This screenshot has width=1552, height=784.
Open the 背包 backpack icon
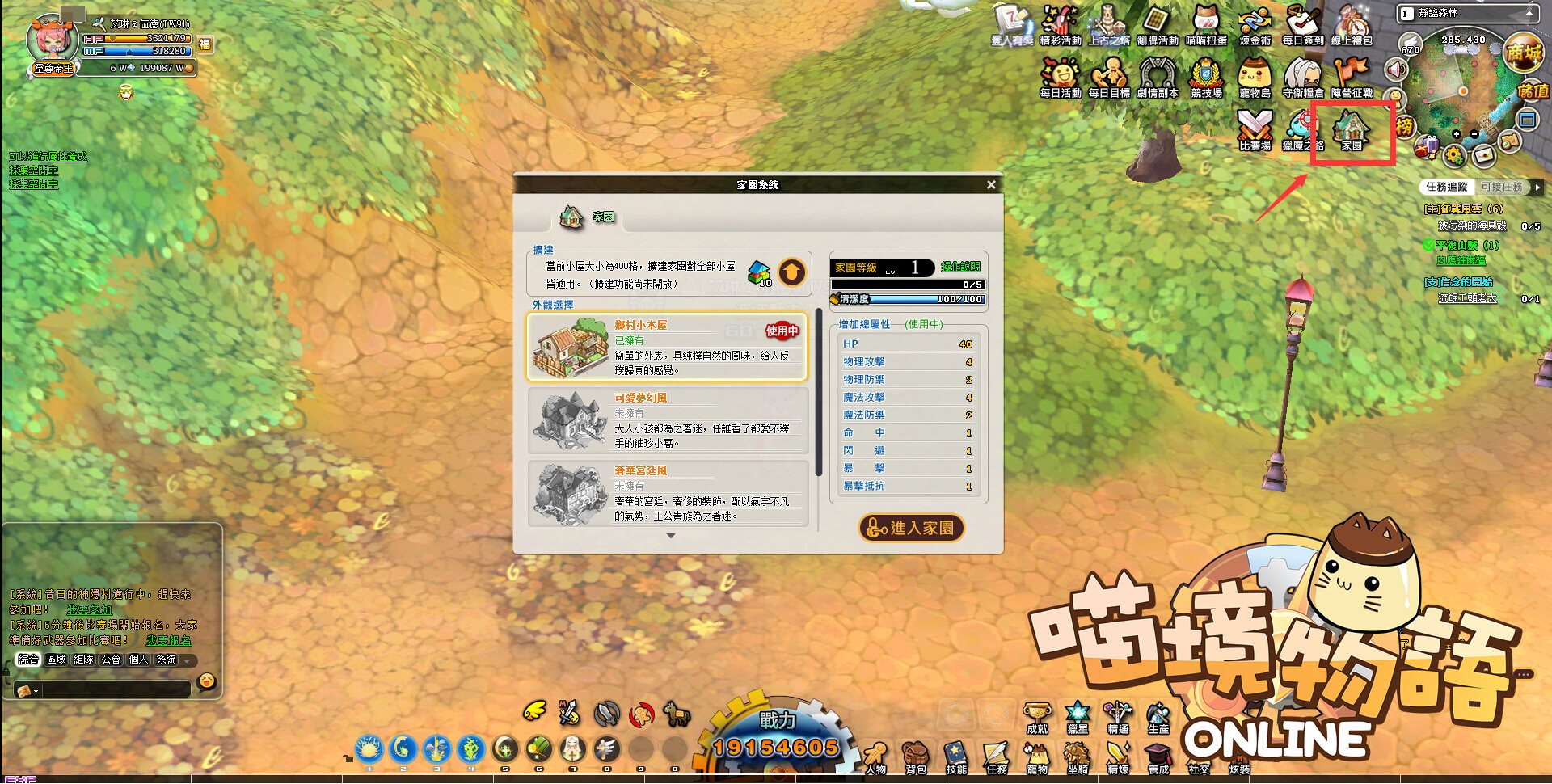[x=914, y=756]
